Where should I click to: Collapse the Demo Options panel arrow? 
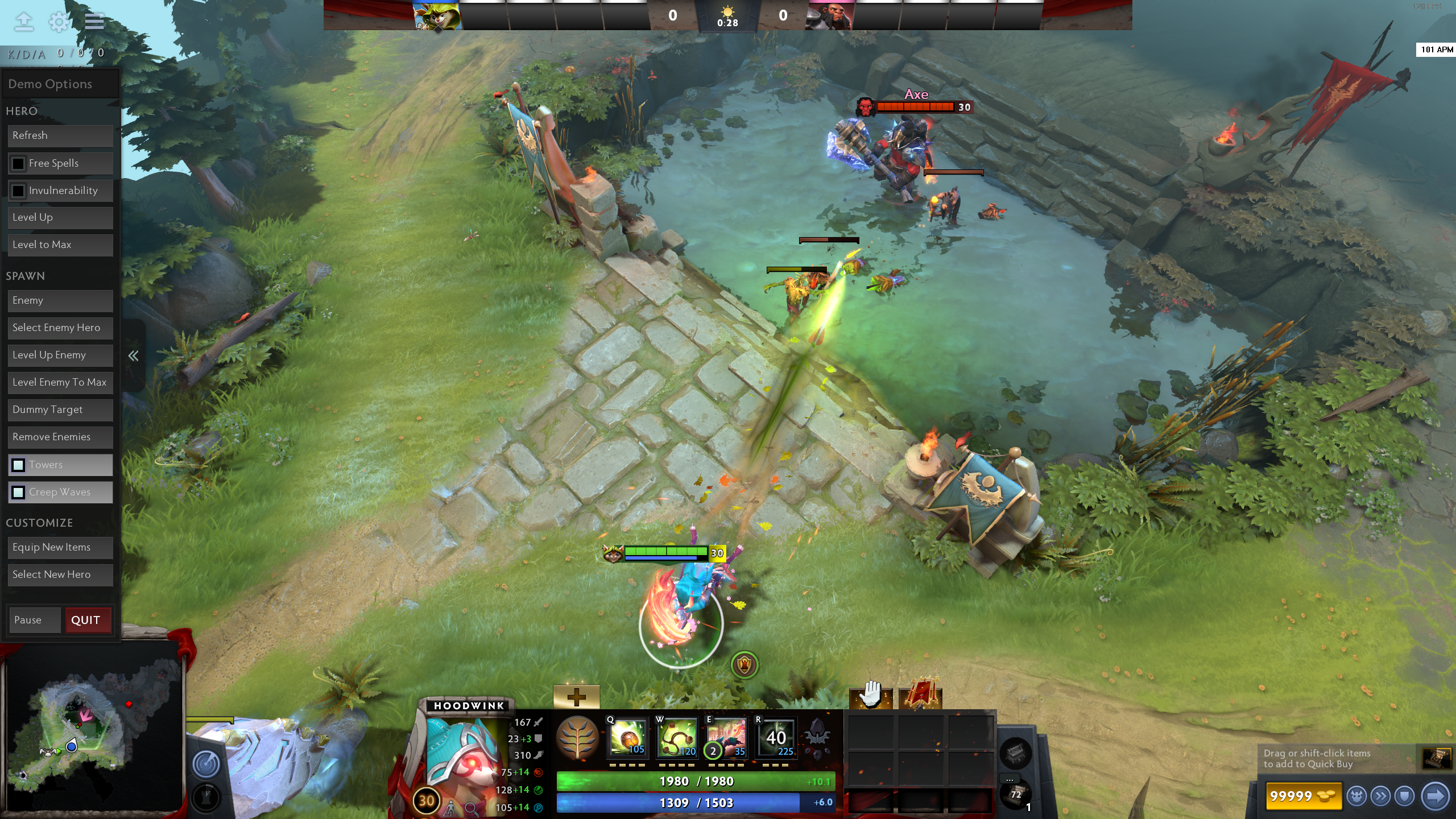[x=133, y=356]
